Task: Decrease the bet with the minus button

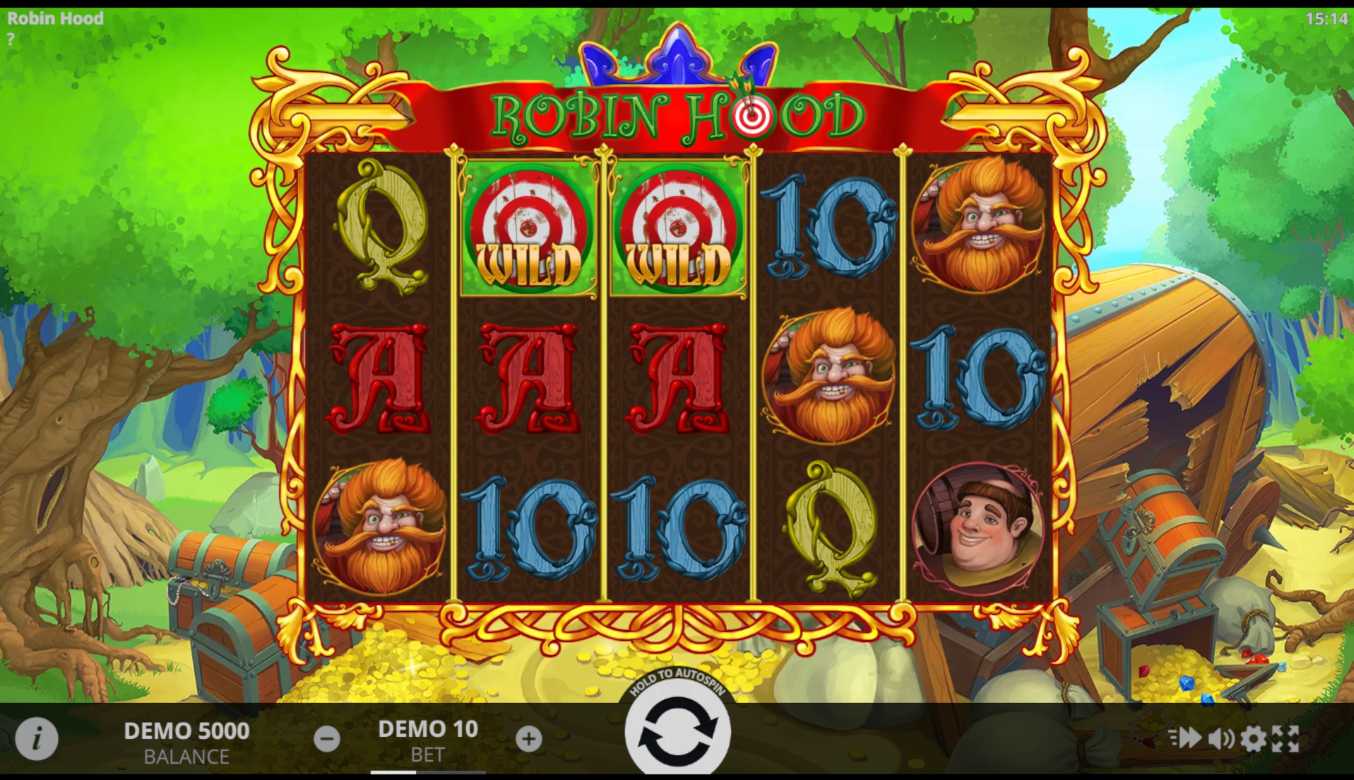Action: (327, 739)
